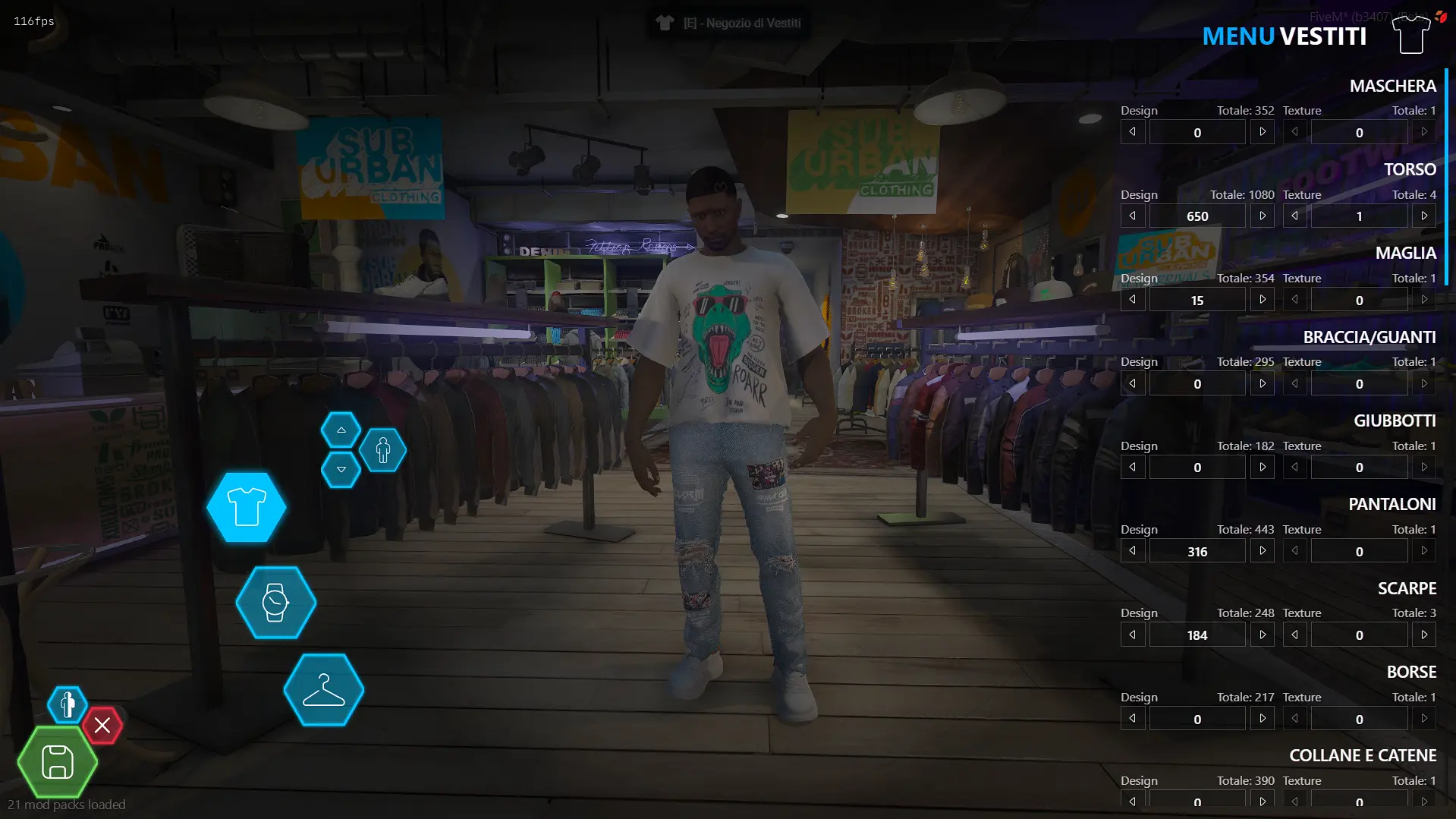
Task: Click the down arrow hexagon near the character
Action: [x=341, y=470]
